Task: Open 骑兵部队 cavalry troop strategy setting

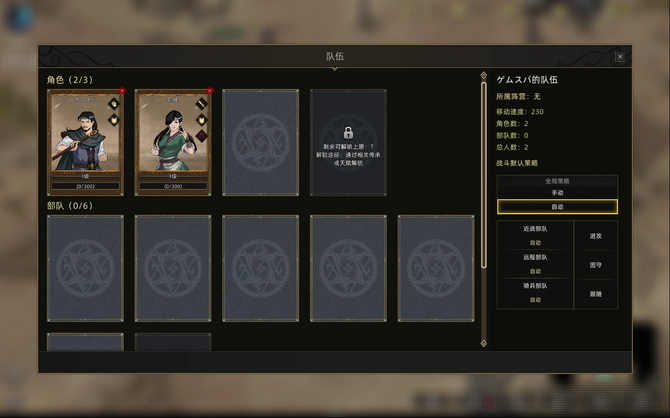Action: pyautogui.click(x=535, y=293)
